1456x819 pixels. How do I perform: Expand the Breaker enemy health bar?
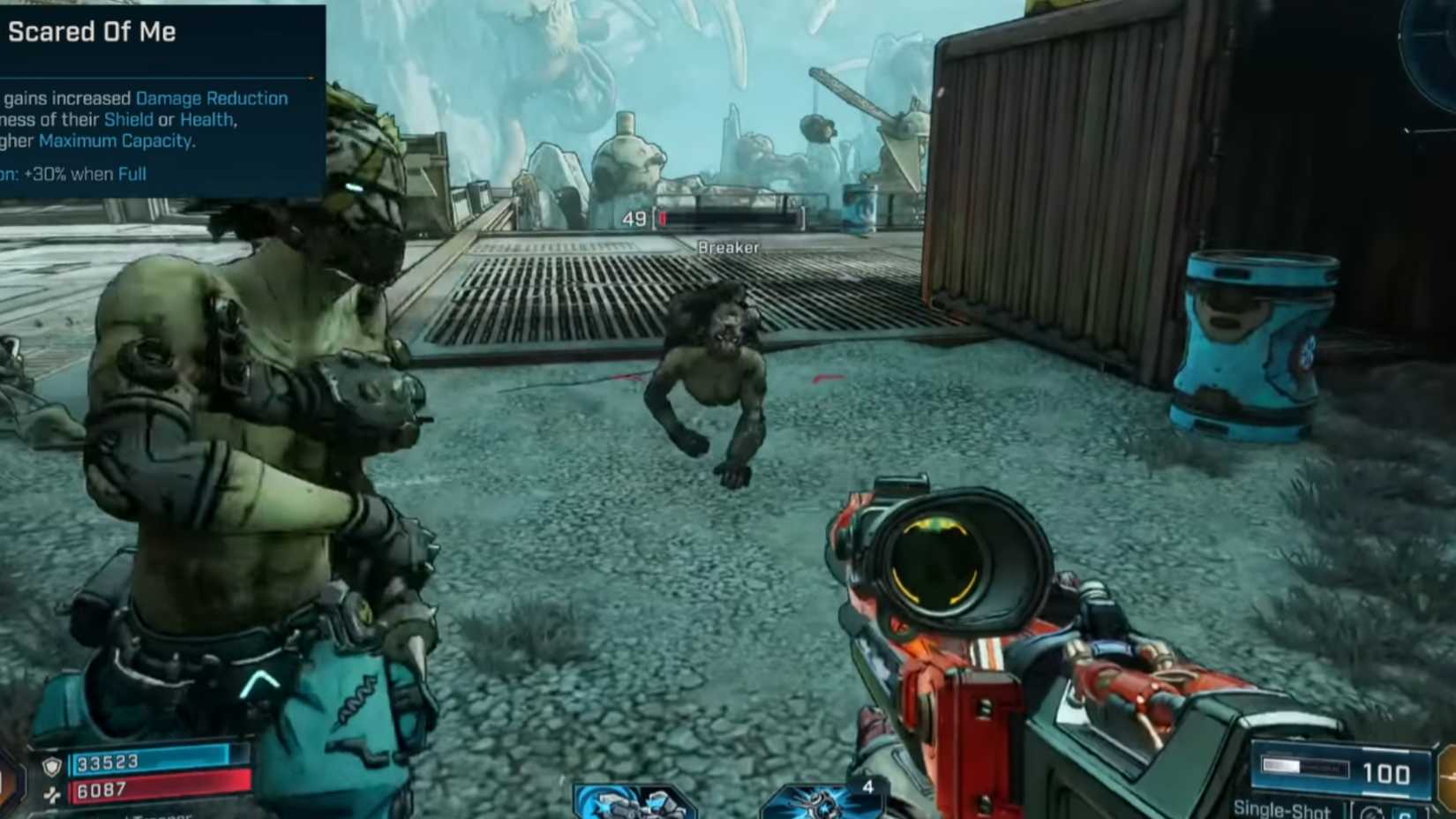pos(728,217)
